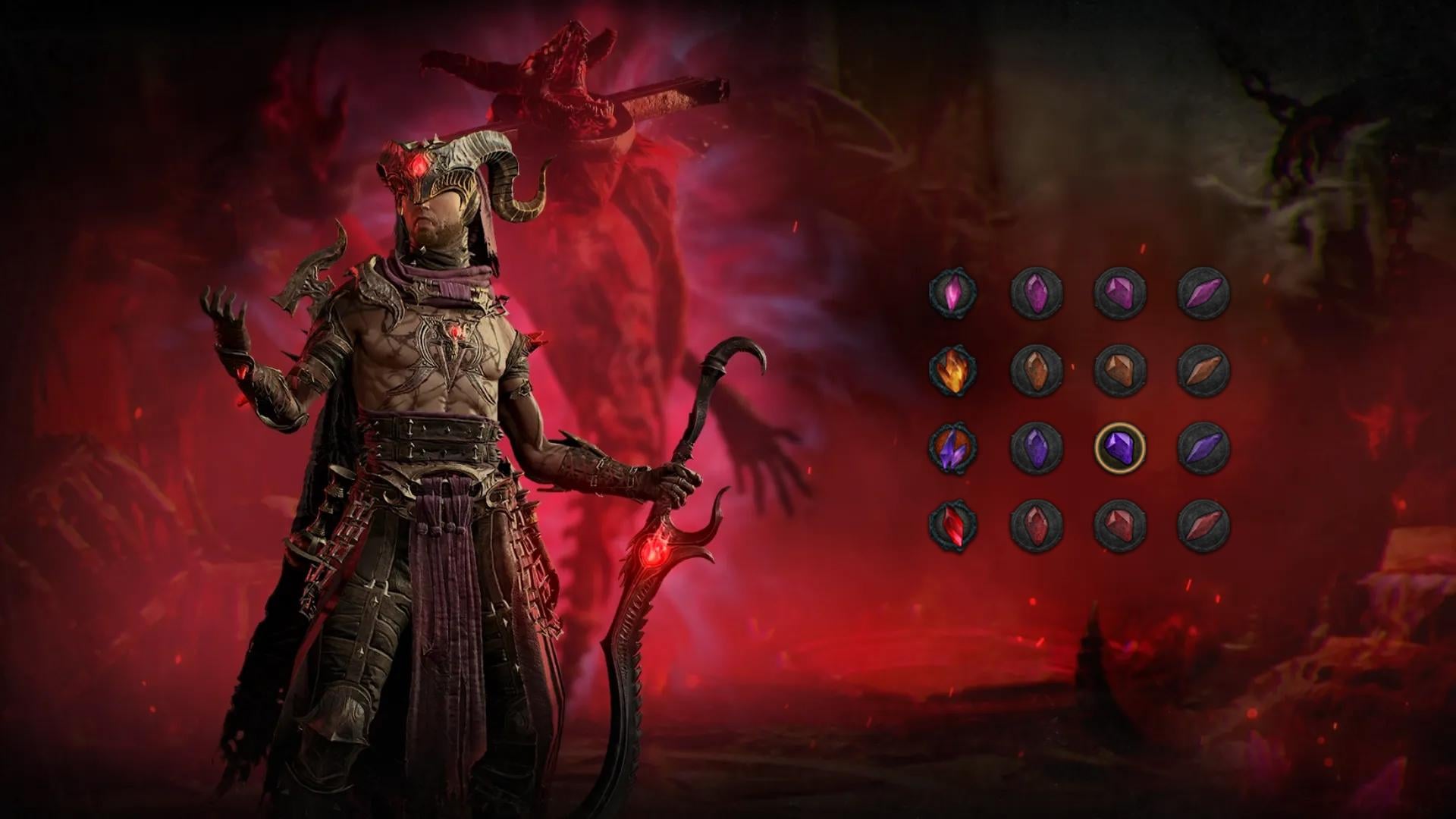Click the flaming orange gem icon
The width and height of the screenshot is (1456, 819).
tap(953, 371)
